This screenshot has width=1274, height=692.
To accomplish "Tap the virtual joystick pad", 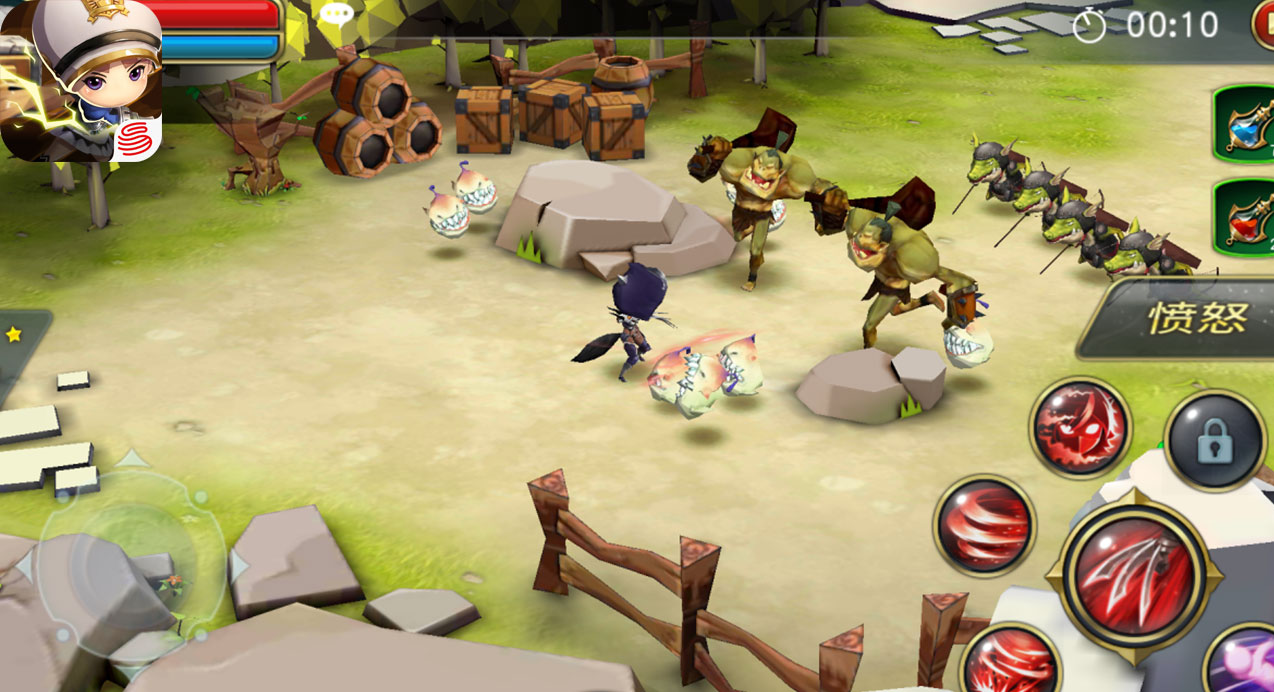I will click(x=126, y=566).
